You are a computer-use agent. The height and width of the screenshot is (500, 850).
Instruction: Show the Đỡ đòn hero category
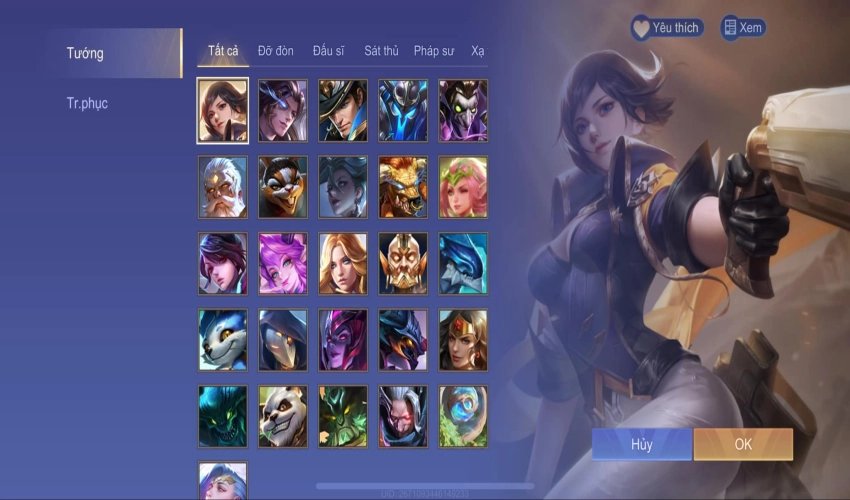coord(276,51)
